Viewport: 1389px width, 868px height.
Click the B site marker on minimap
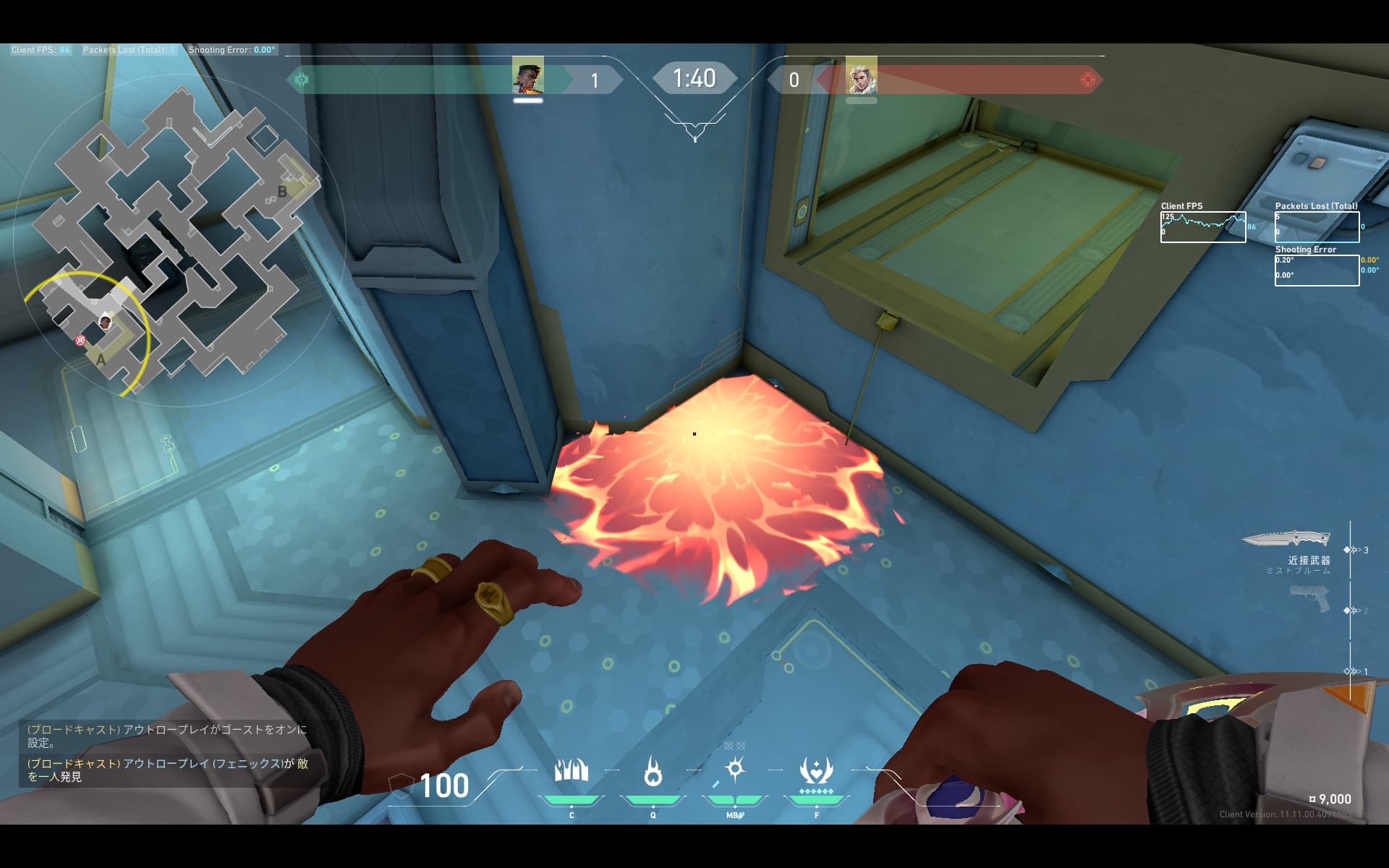pos(283,192)
